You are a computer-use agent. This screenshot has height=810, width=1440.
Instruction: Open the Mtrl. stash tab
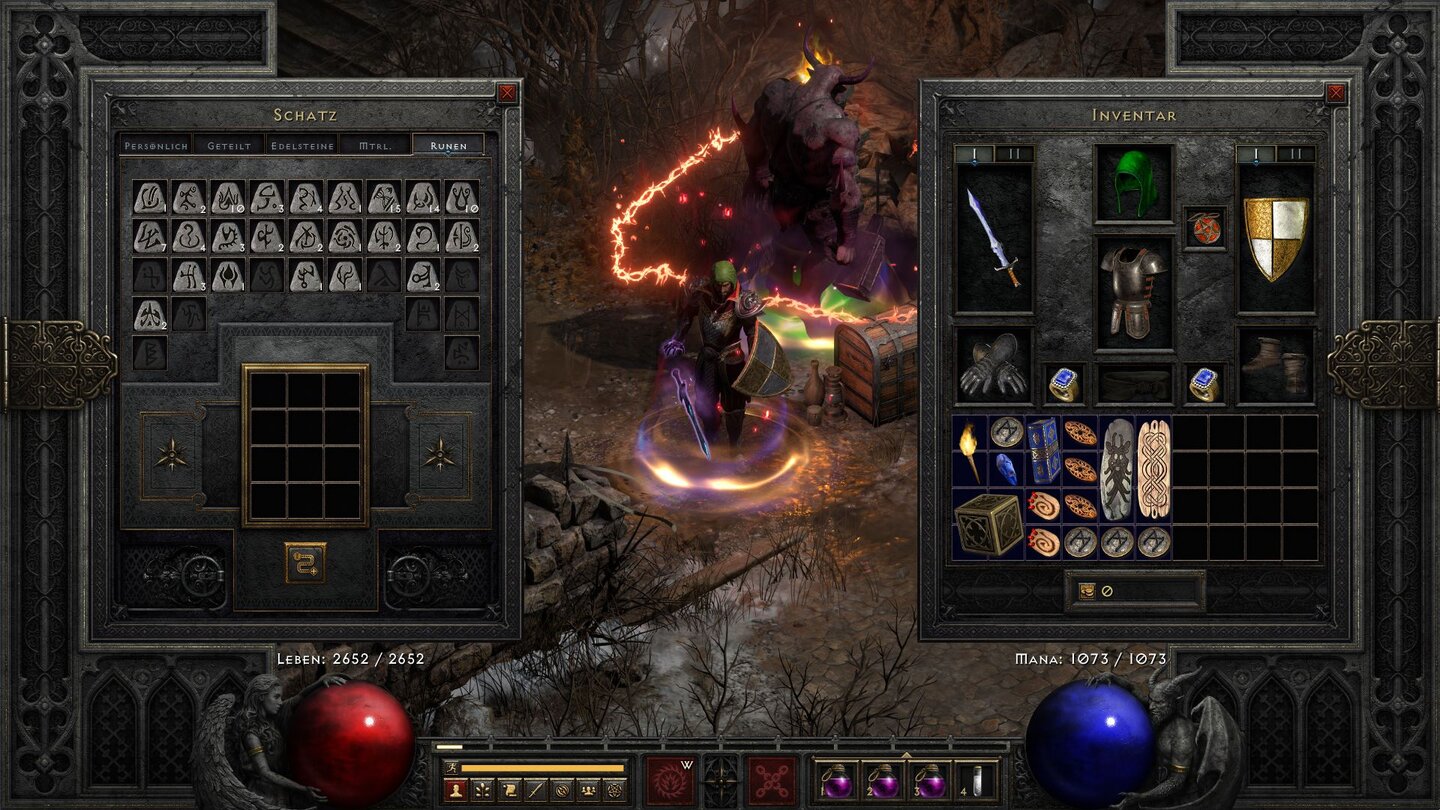[x=374, y=145]
